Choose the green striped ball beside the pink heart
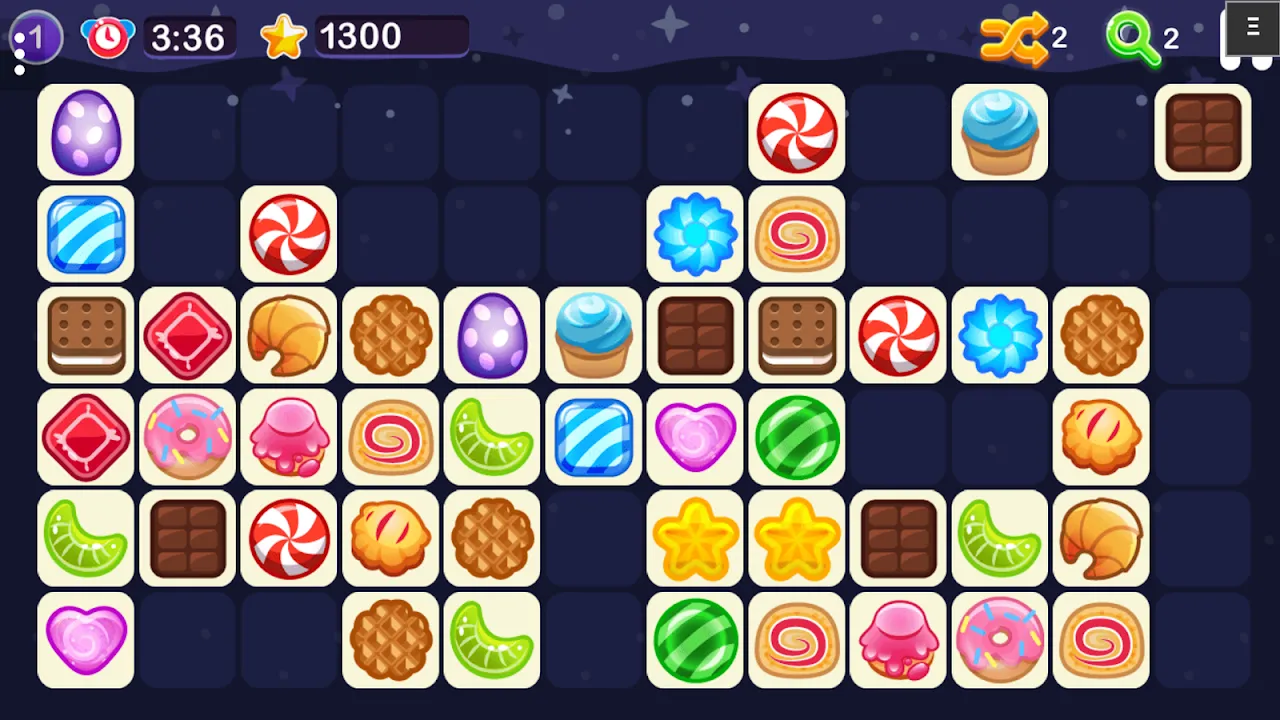The image size is (1280, 720). tap(797, 437)
